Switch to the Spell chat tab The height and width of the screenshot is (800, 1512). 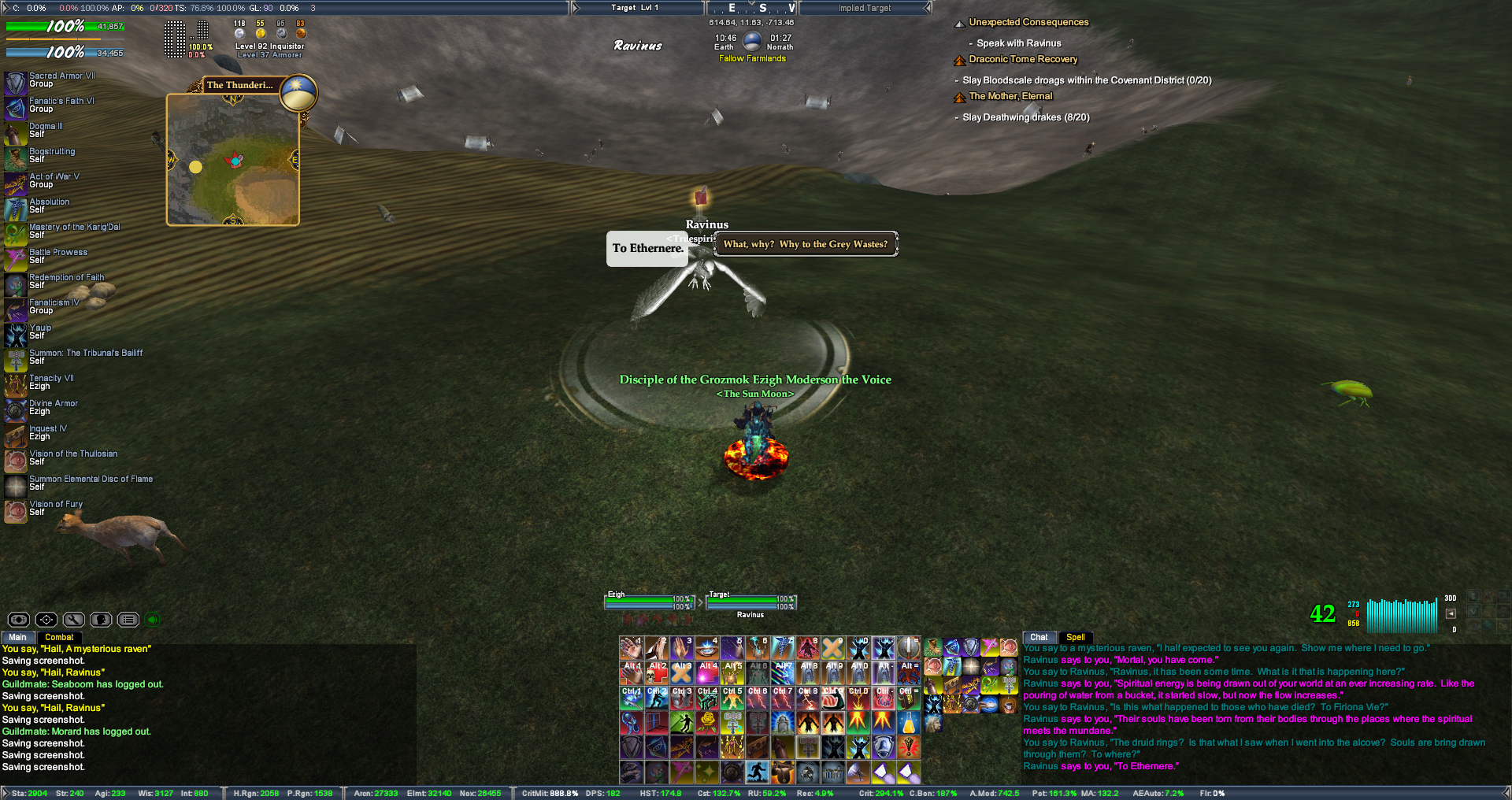pyautogui.click(x=1076, y=637)
